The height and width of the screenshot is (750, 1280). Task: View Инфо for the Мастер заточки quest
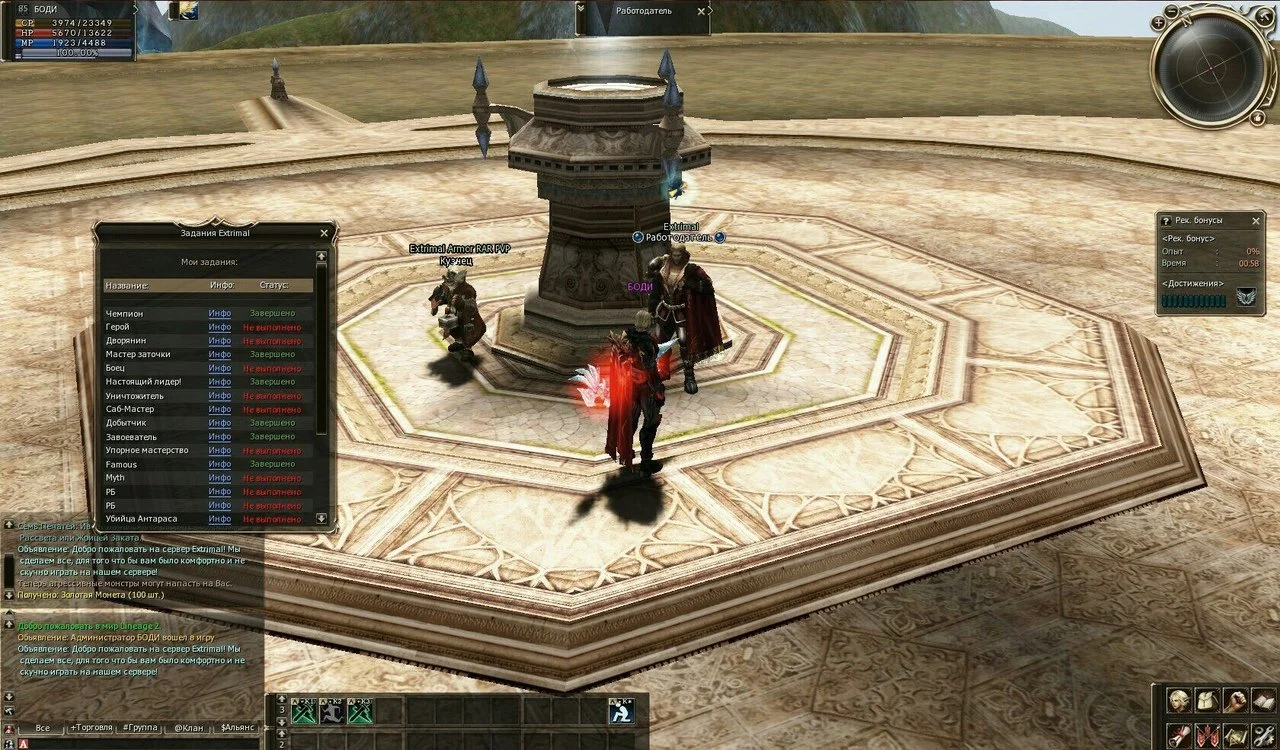pos(220,354)
